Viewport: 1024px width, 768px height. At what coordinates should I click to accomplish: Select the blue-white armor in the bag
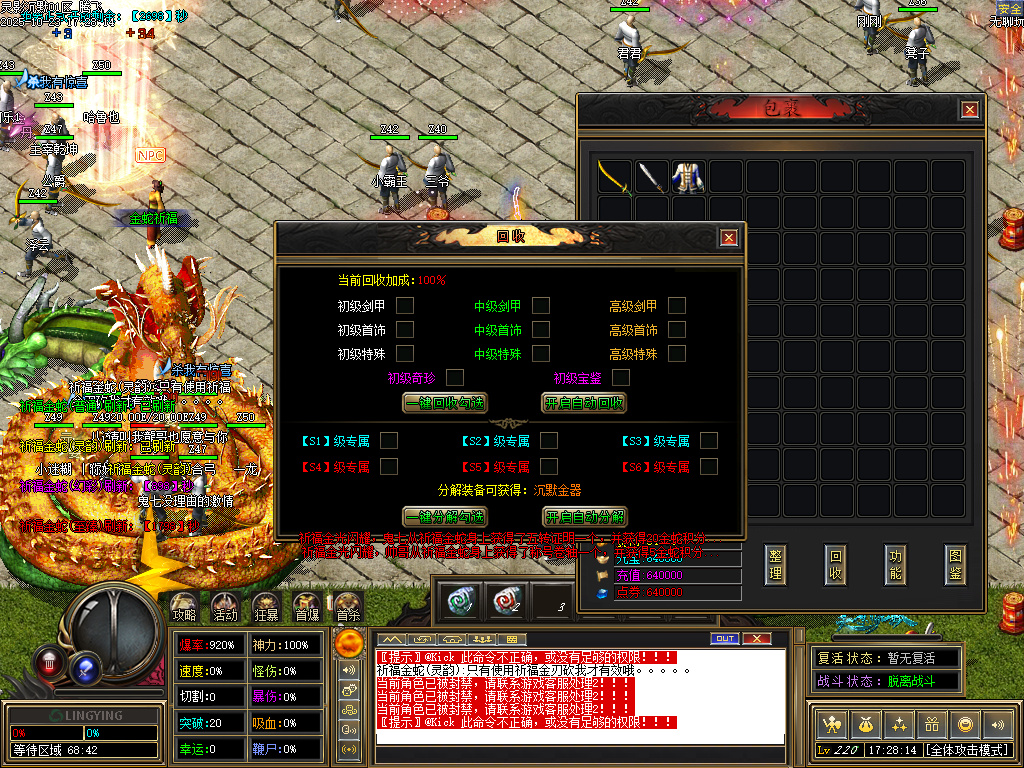[x=688, y=177]
